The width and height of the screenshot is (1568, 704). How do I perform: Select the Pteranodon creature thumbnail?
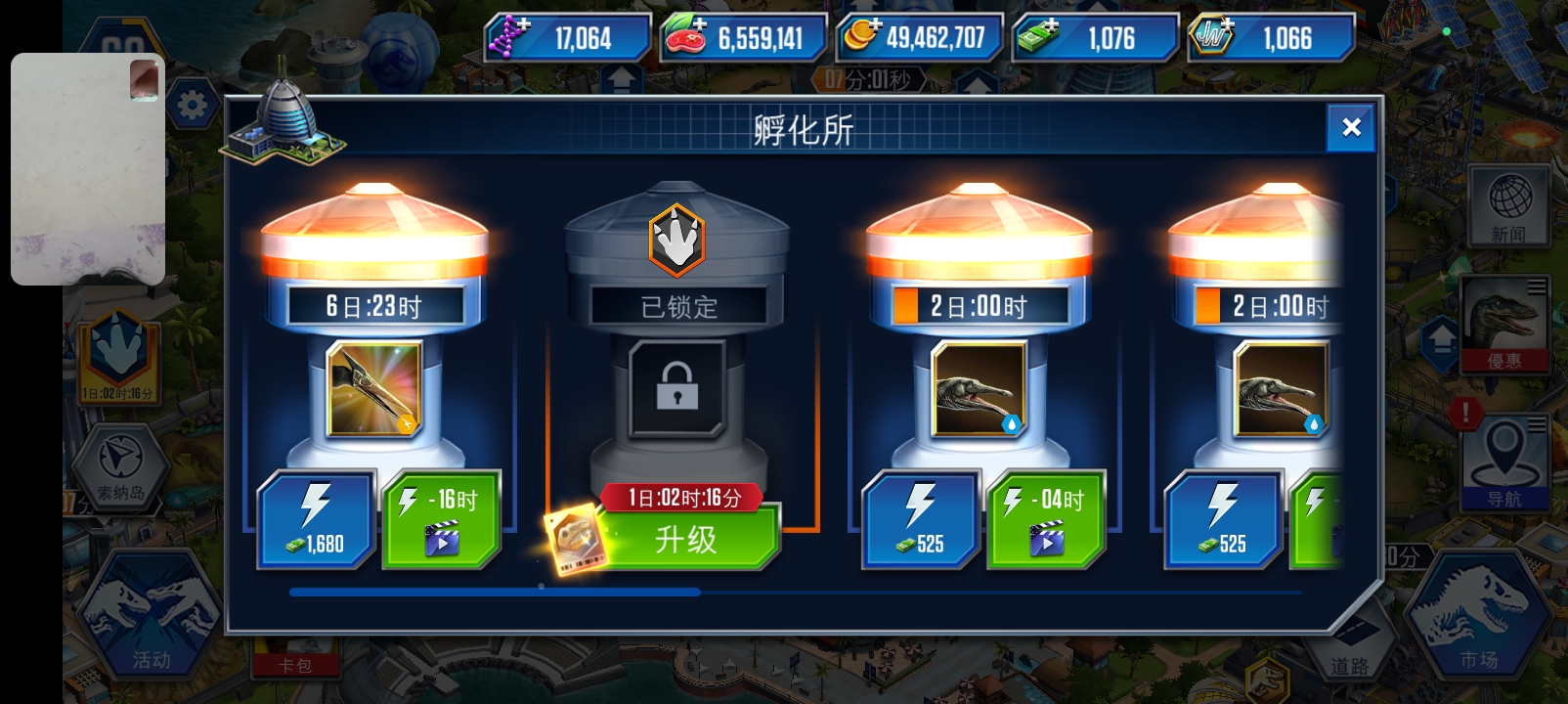tap(372, 389)
